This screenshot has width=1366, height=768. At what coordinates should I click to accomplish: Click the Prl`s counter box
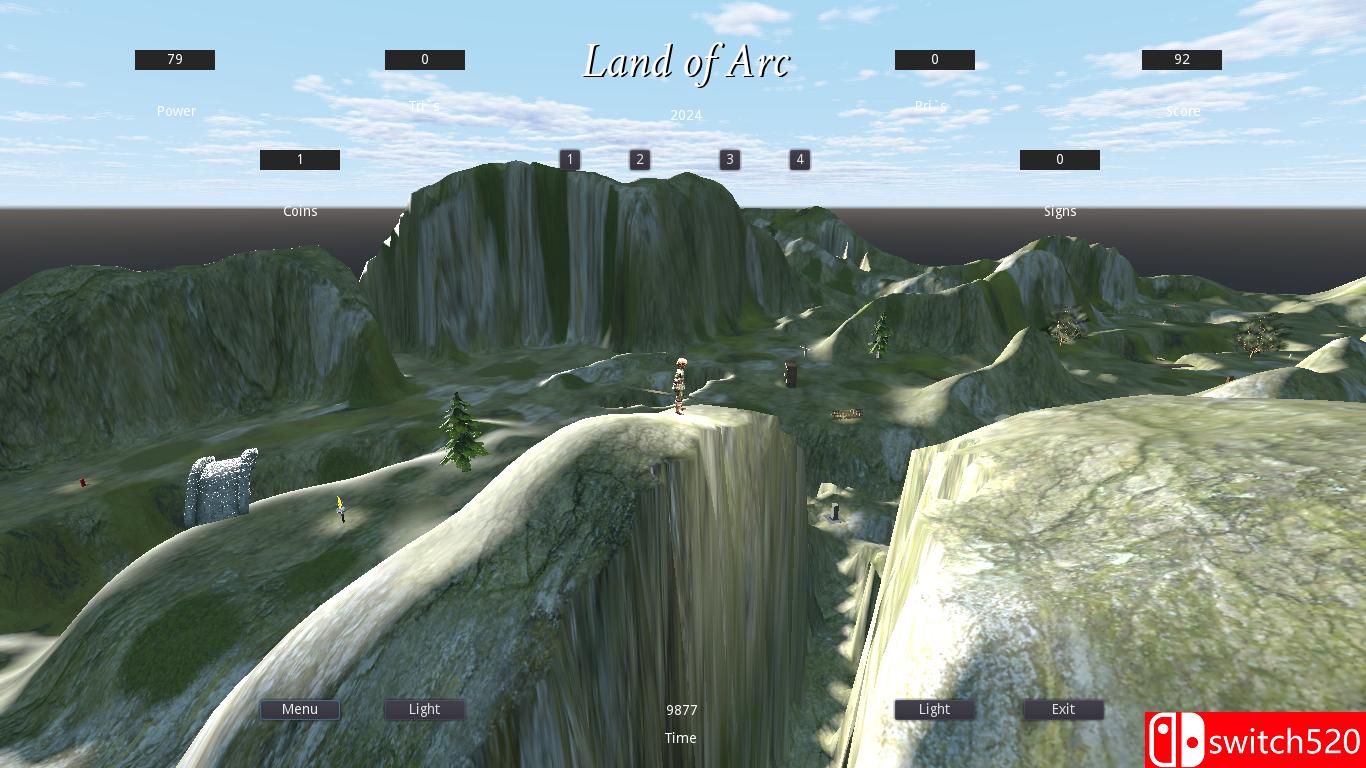(x=934, y=59)
